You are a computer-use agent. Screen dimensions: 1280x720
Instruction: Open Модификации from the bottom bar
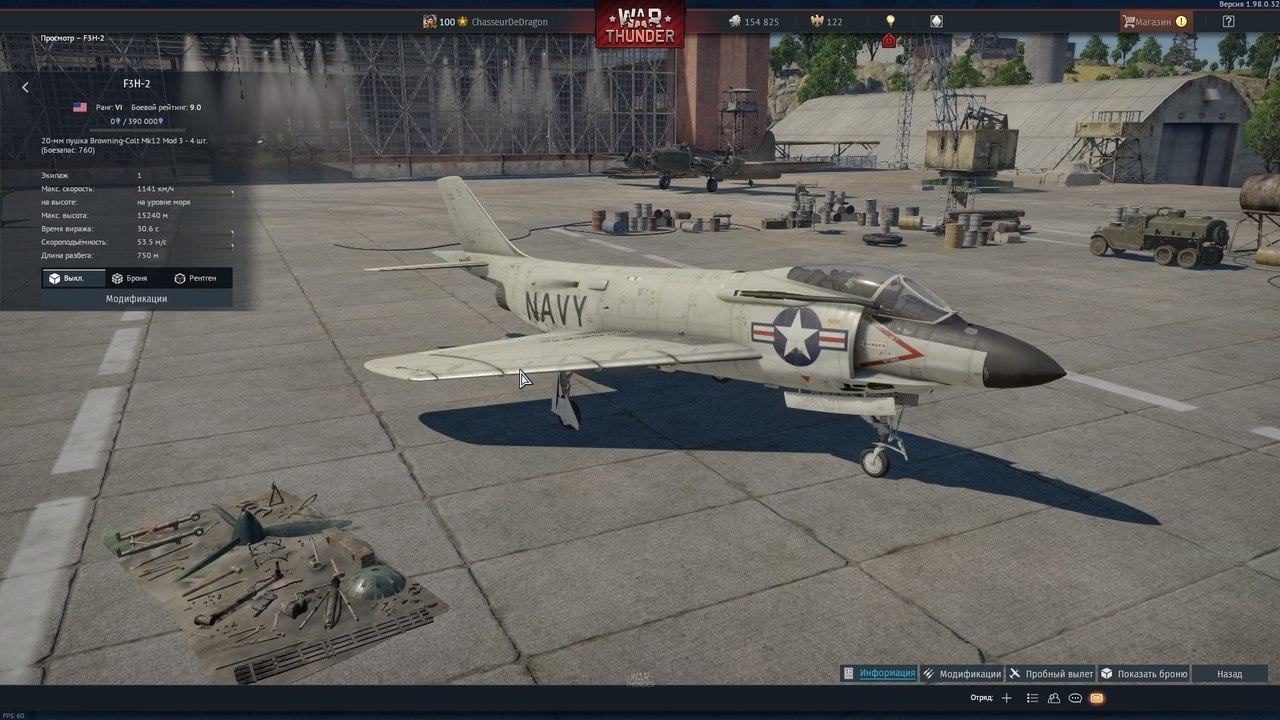pos(961,674)
